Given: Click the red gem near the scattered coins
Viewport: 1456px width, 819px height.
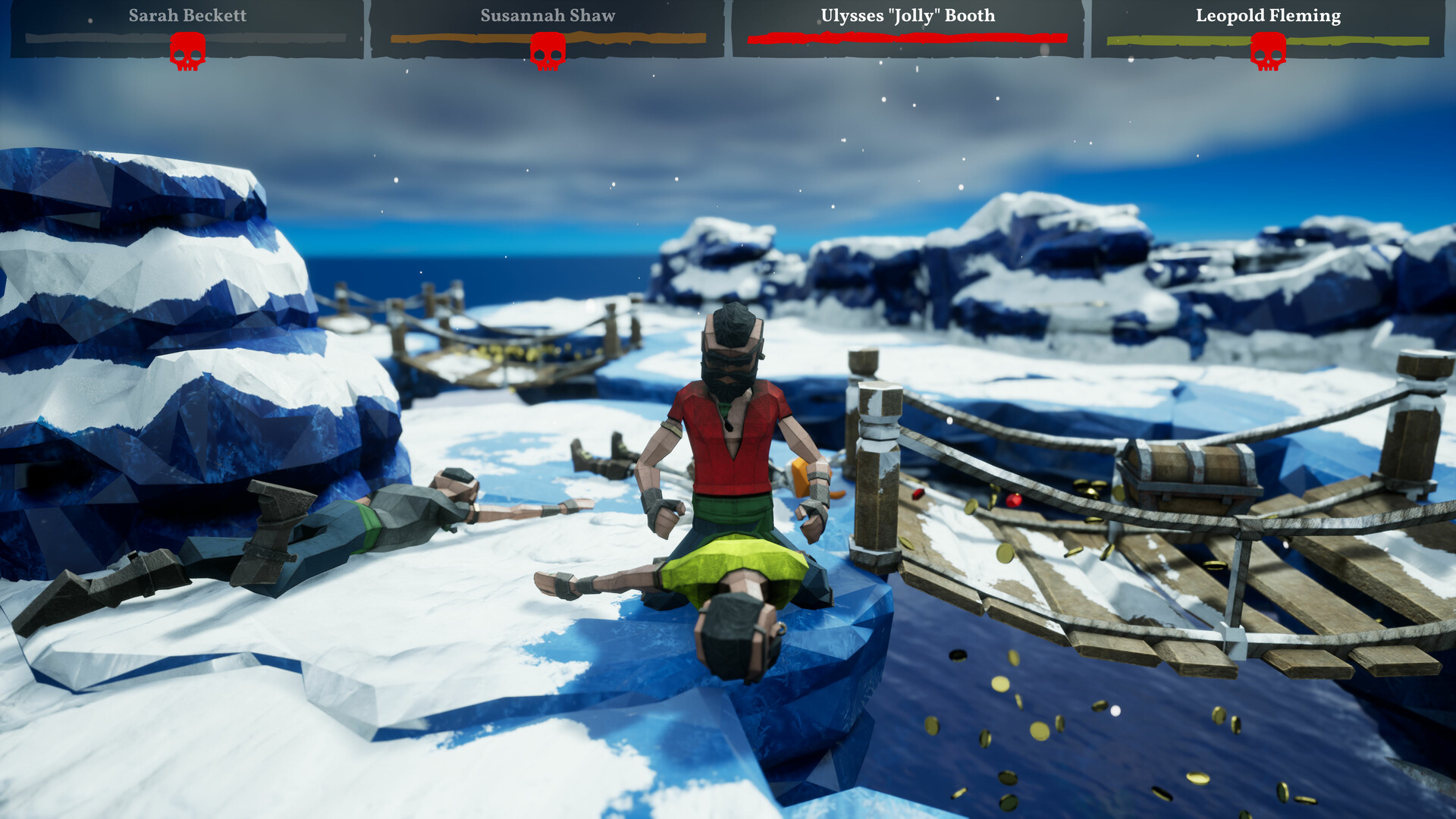Looking at the screenshot, I should 1013,500.
